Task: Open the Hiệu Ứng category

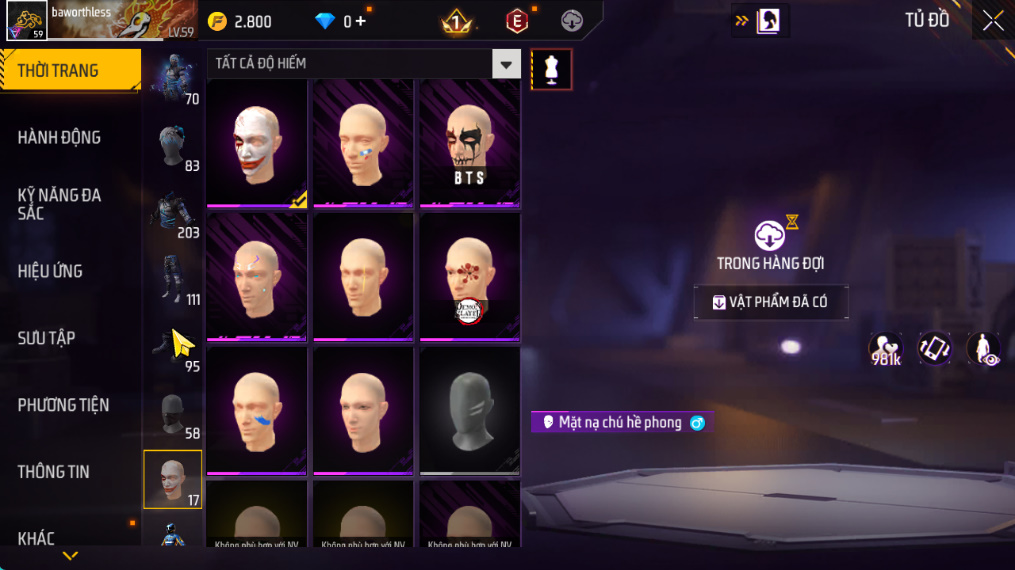Action: pos(51,271)
